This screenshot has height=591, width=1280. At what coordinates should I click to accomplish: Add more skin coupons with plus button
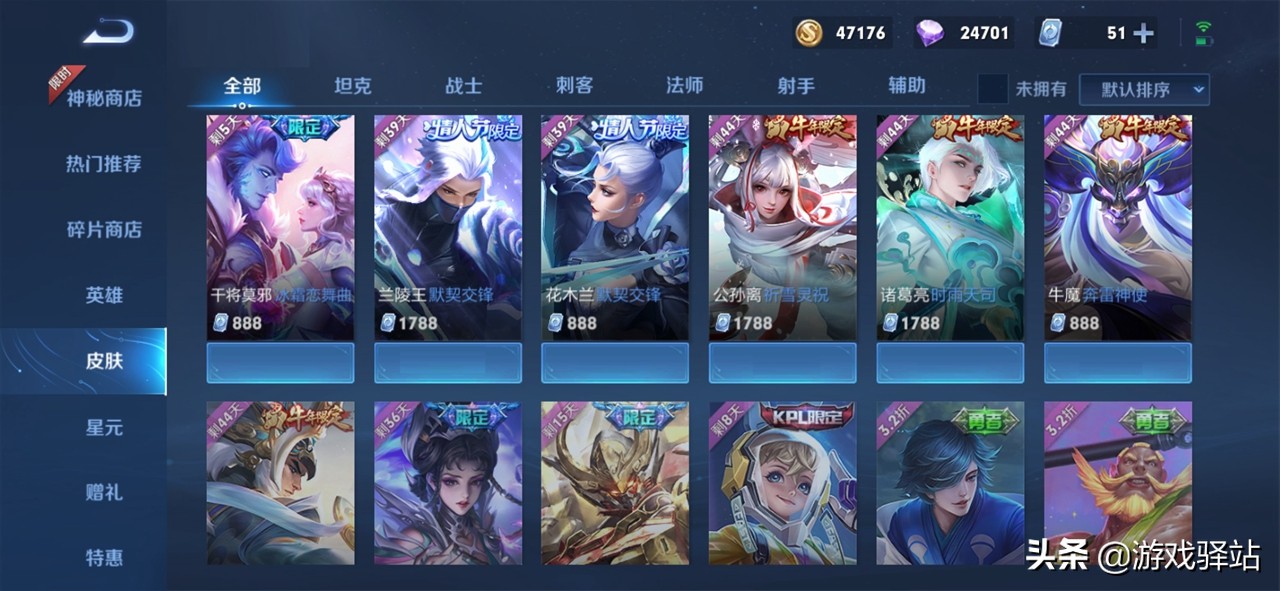coord(1142,33)
